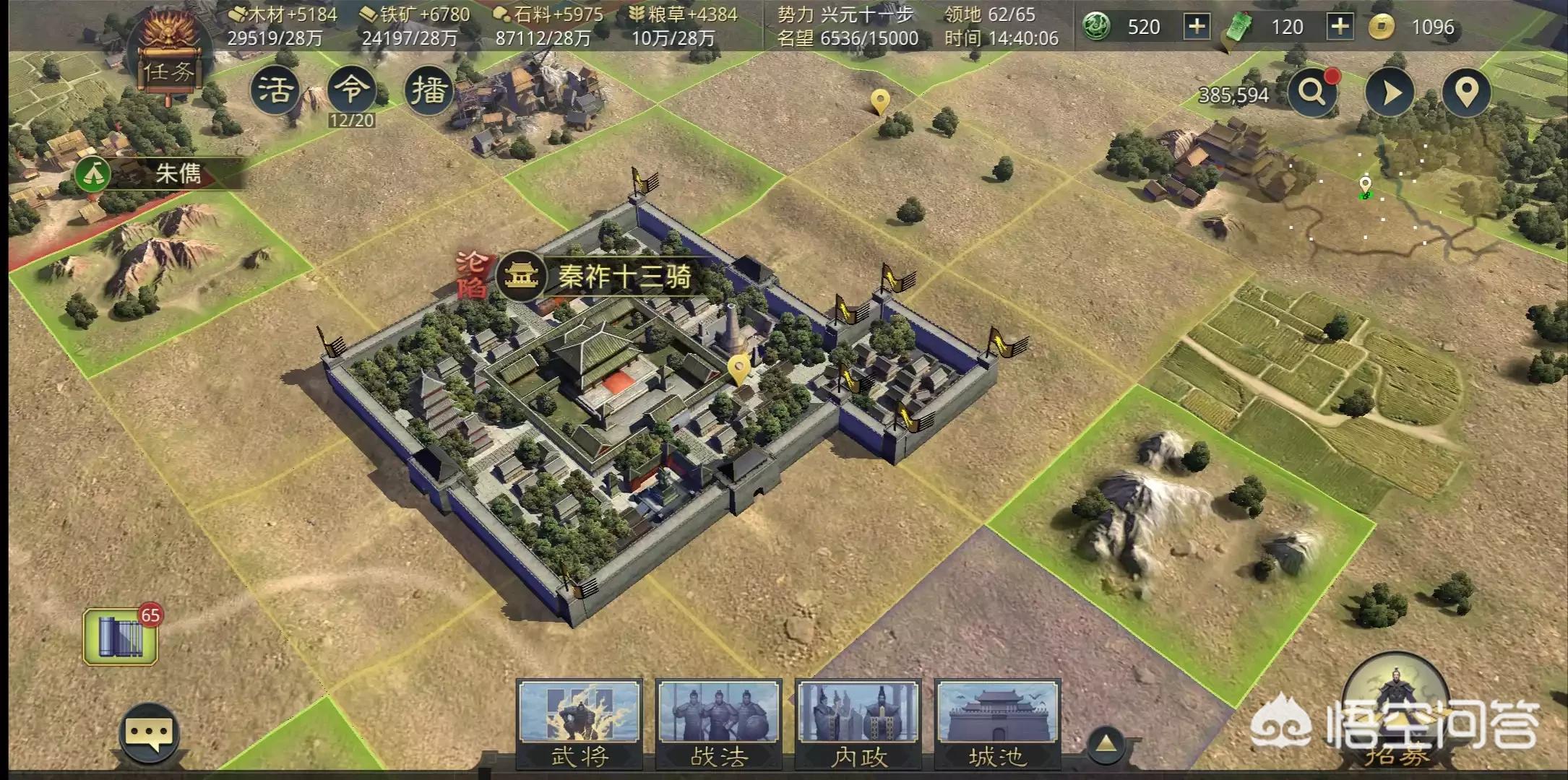Add more green tokens with plus button

pos(1340,27)
